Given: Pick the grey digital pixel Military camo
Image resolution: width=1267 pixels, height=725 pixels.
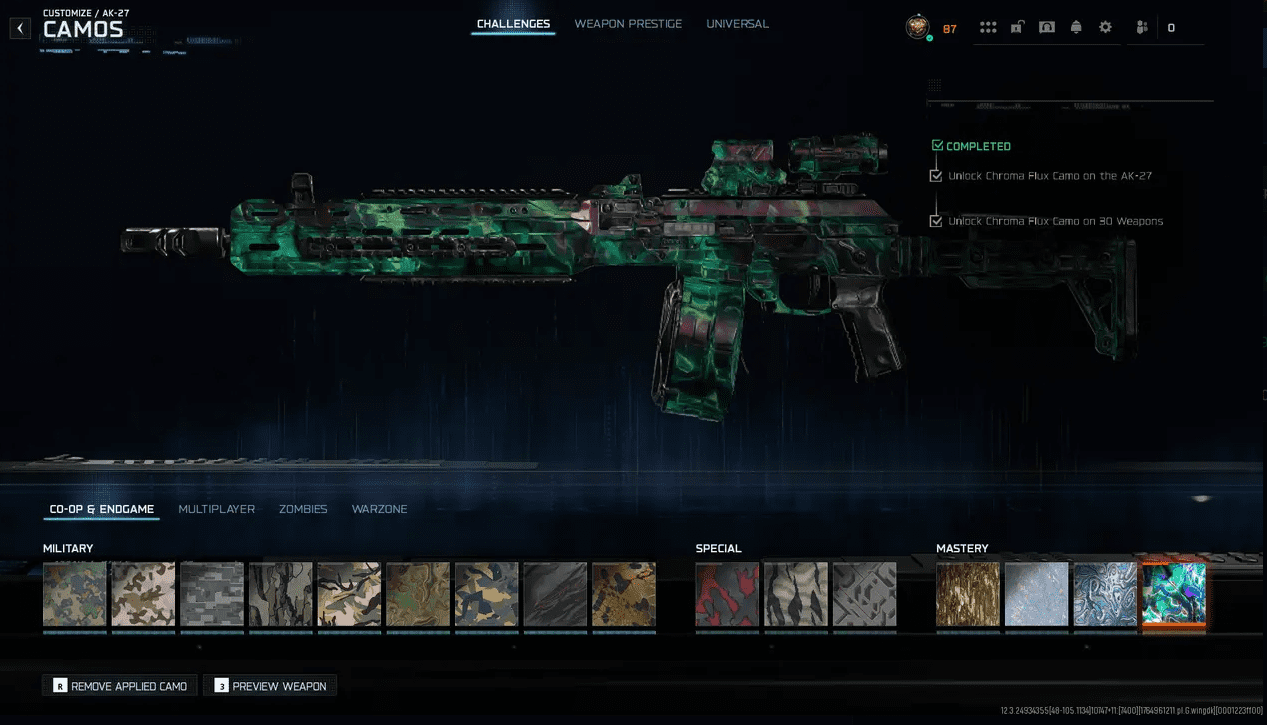Looking at the screenshot, I should click(212, 594).
